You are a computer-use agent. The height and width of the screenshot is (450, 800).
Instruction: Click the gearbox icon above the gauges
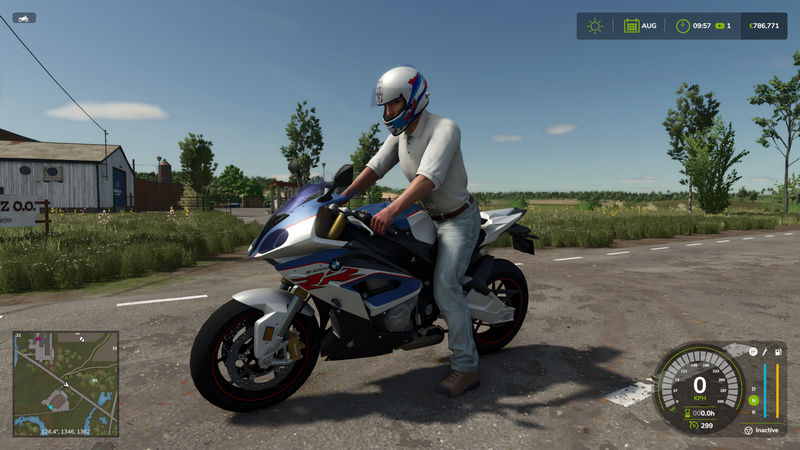click(x=751, y=353)
